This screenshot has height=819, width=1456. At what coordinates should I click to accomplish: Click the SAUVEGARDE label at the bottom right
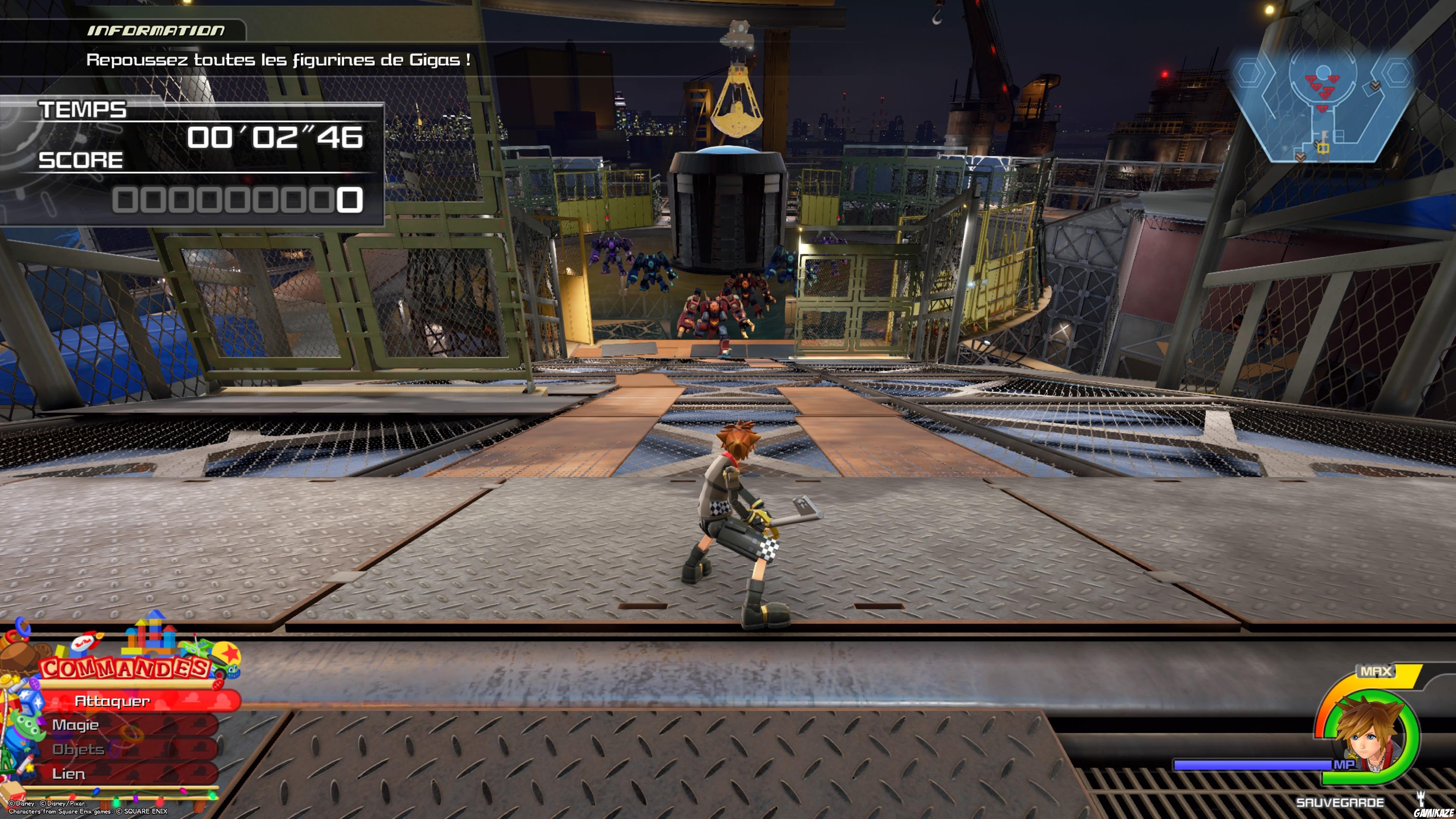coord(1340,804)
